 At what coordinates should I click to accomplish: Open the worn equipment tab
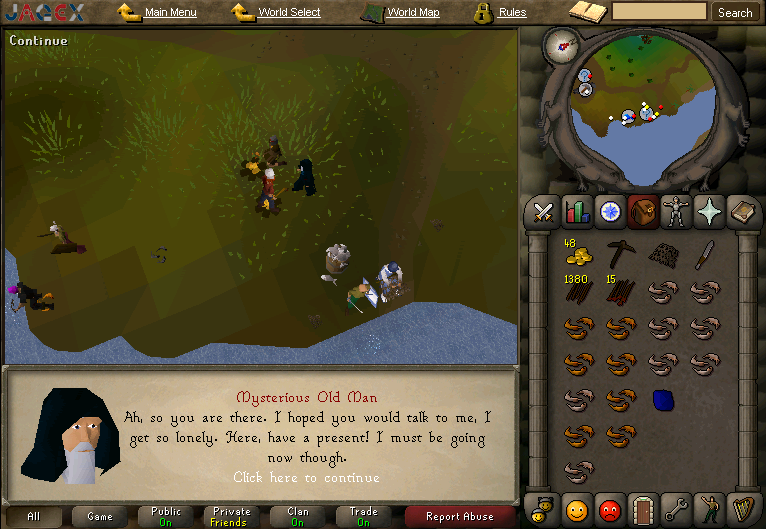675,211
